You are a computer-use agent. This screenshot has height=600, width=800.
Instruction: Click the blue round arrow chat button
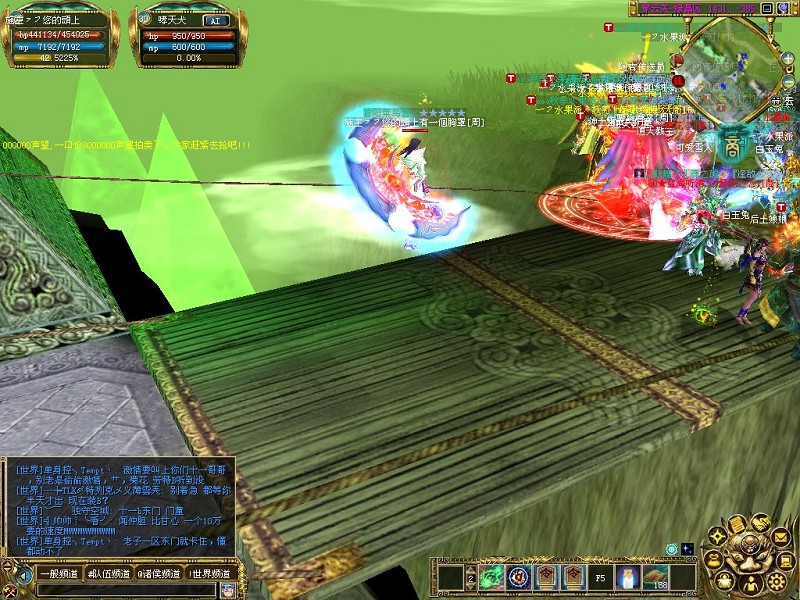[24, 575]
